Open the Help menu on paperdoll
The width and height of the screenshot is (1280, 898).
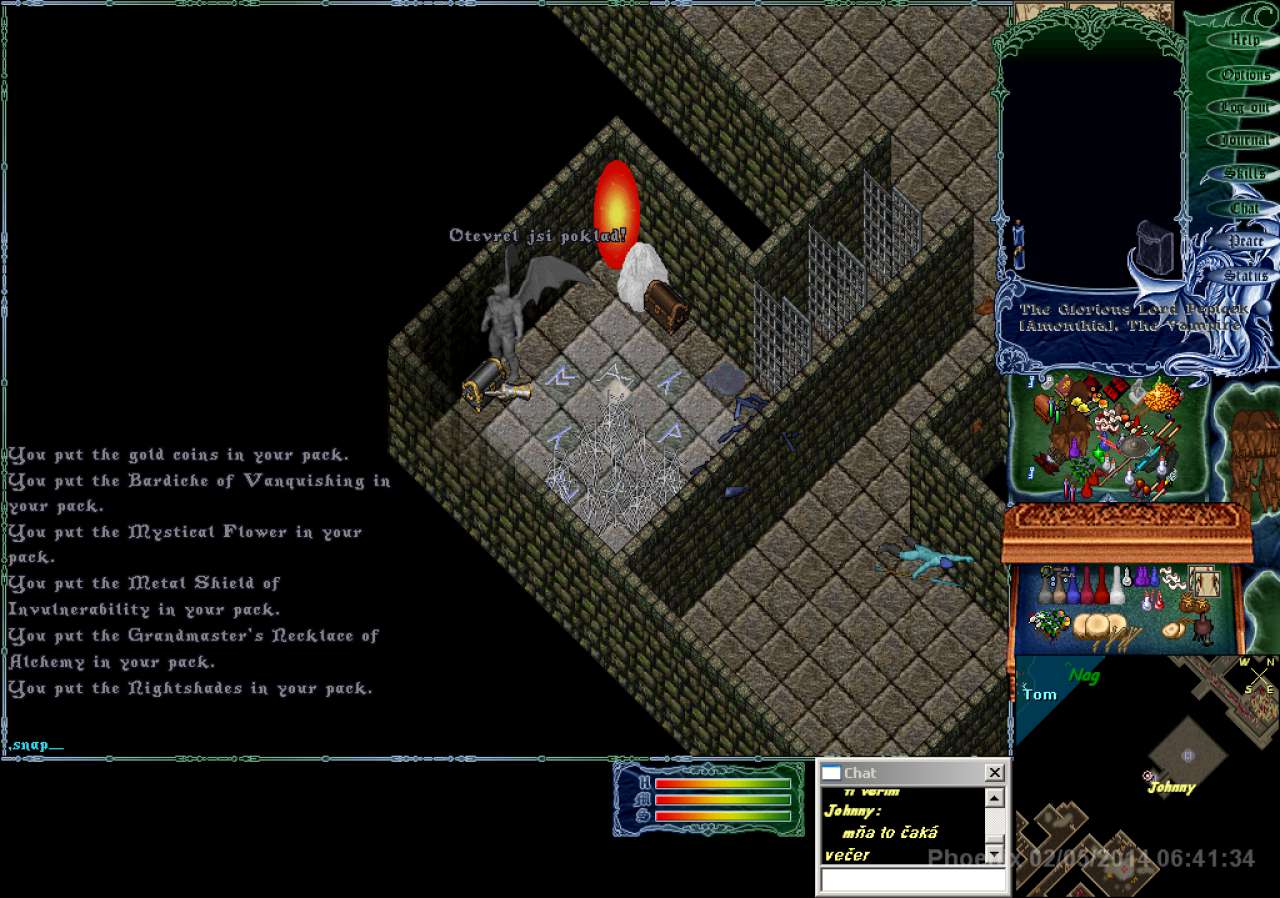1244,41
